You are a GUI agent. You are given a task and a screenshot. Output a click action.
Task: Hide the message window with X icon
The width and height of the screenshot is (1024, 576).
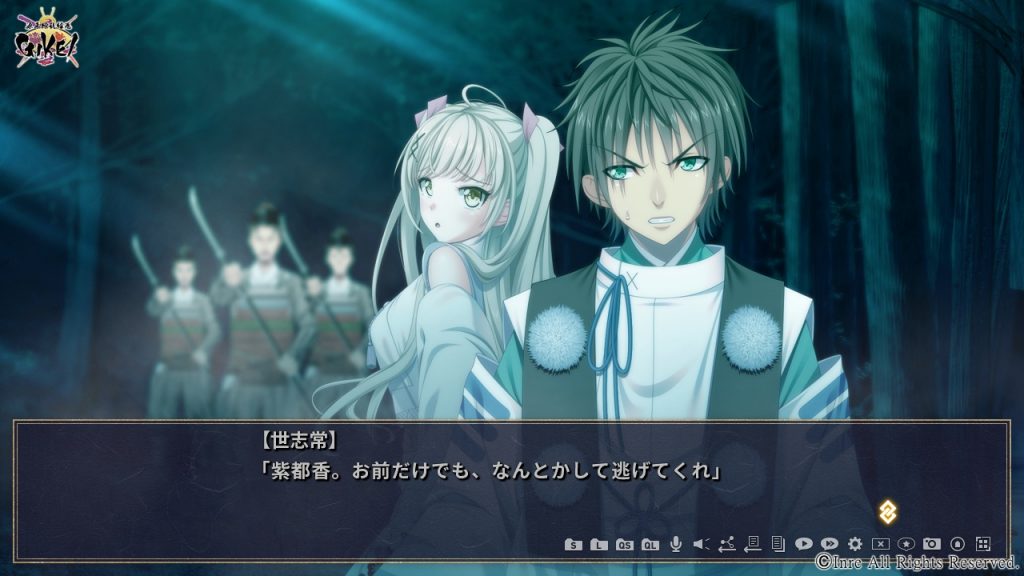click(880, 544)
